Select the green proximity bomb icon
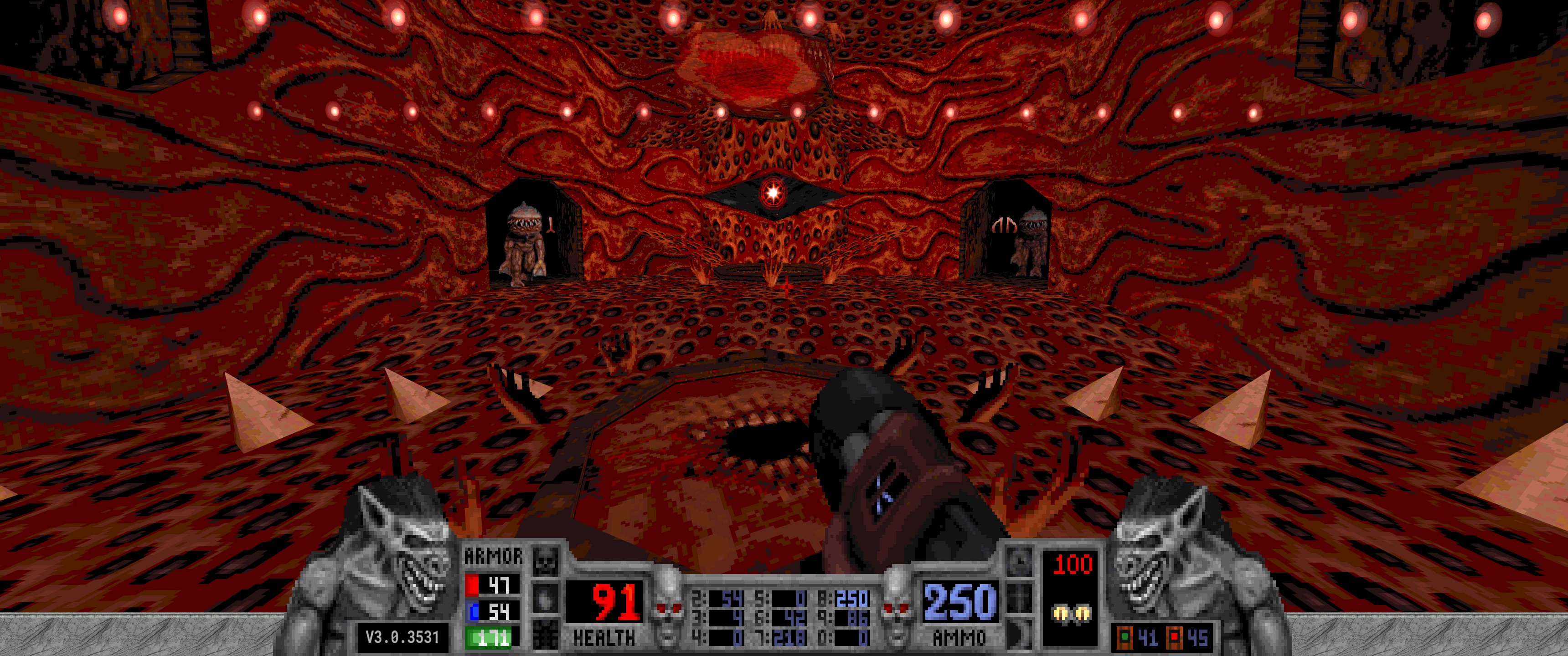1568x656 pixels. coord(1125,638)
